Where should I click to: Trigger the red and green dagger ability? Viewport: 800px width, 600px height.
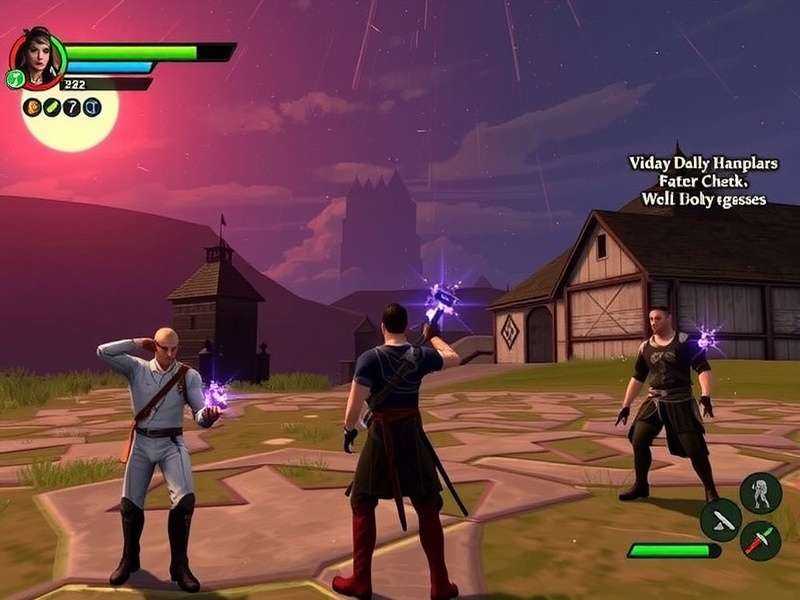tap(760, 540)
